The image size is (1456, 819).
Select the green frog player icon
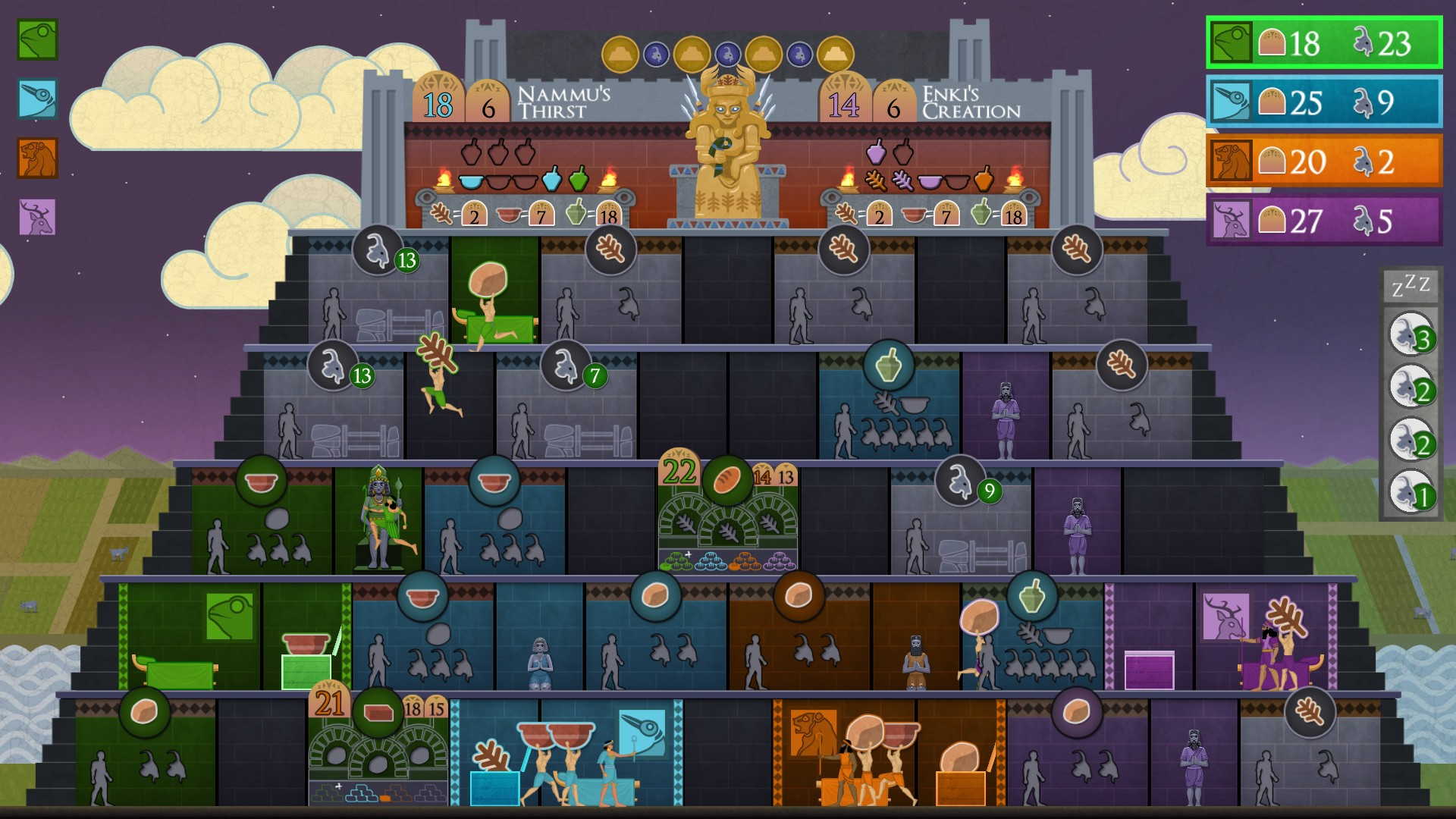point(37,39)
